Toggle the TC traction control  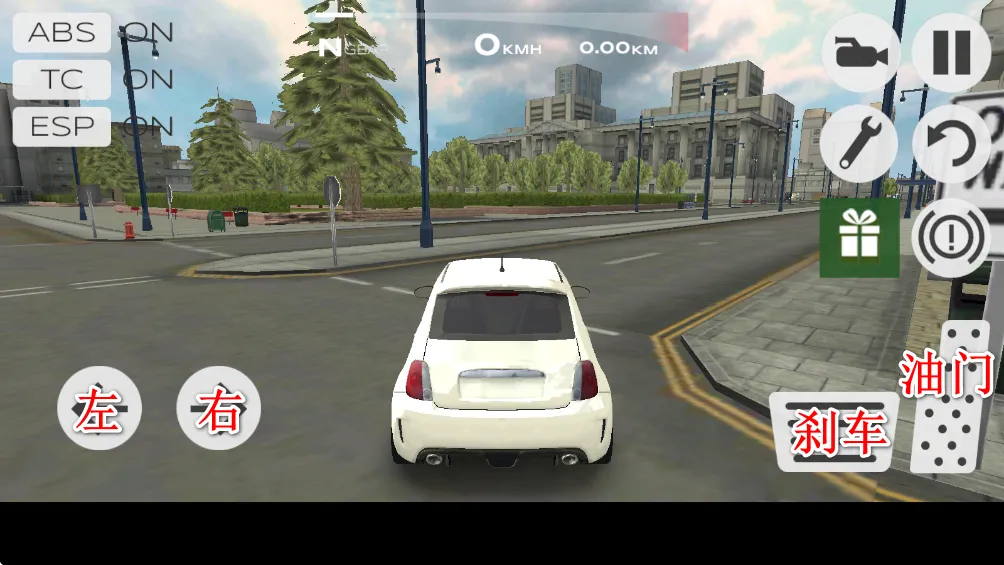pos(62,79)
